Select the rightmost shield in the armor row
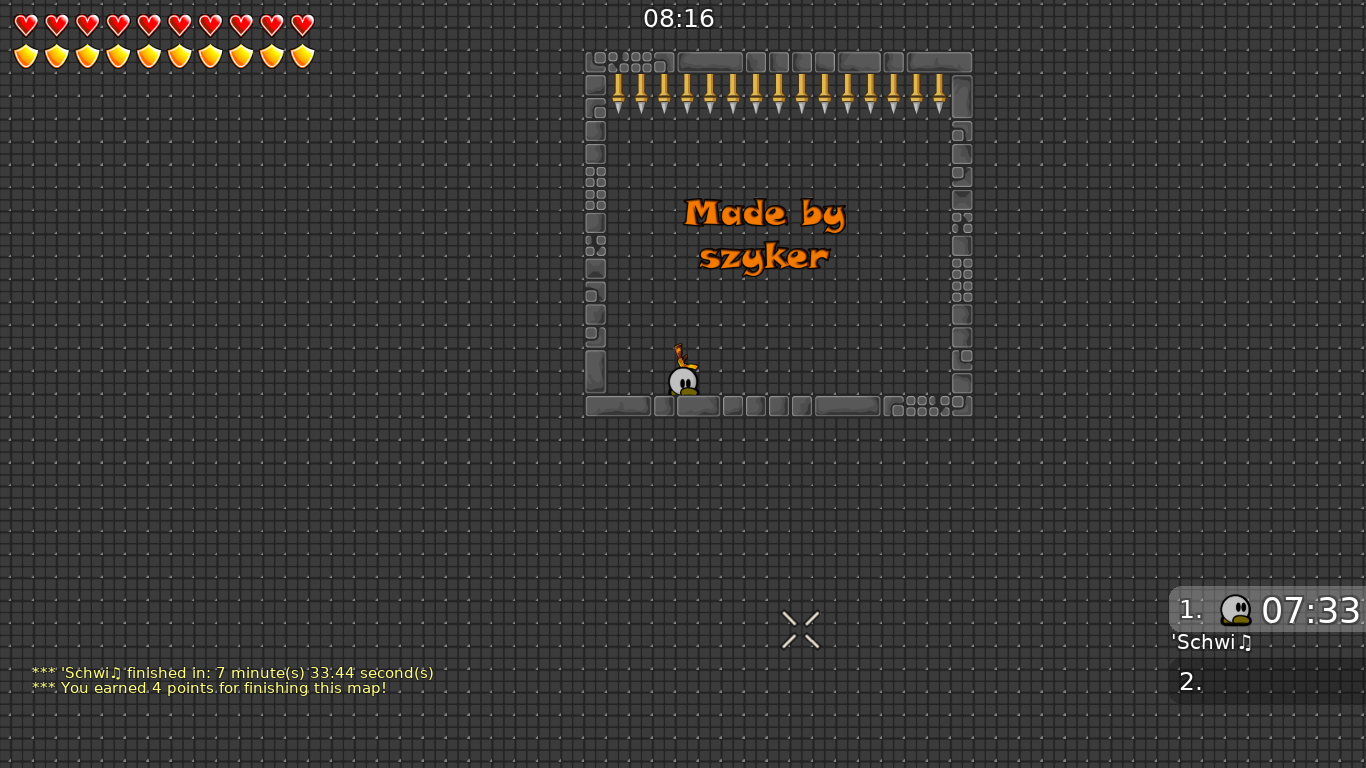 coord(301,54)
